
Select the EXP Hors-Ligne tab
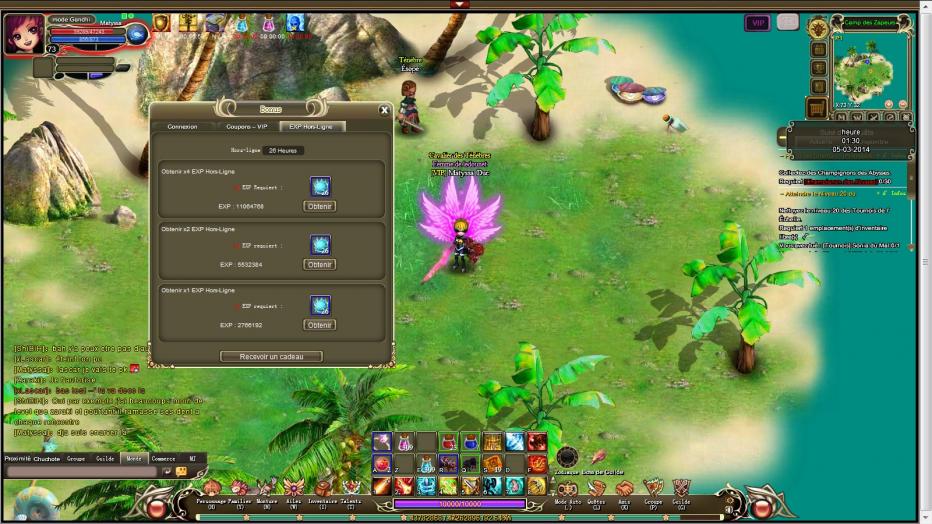pos(310,127)
